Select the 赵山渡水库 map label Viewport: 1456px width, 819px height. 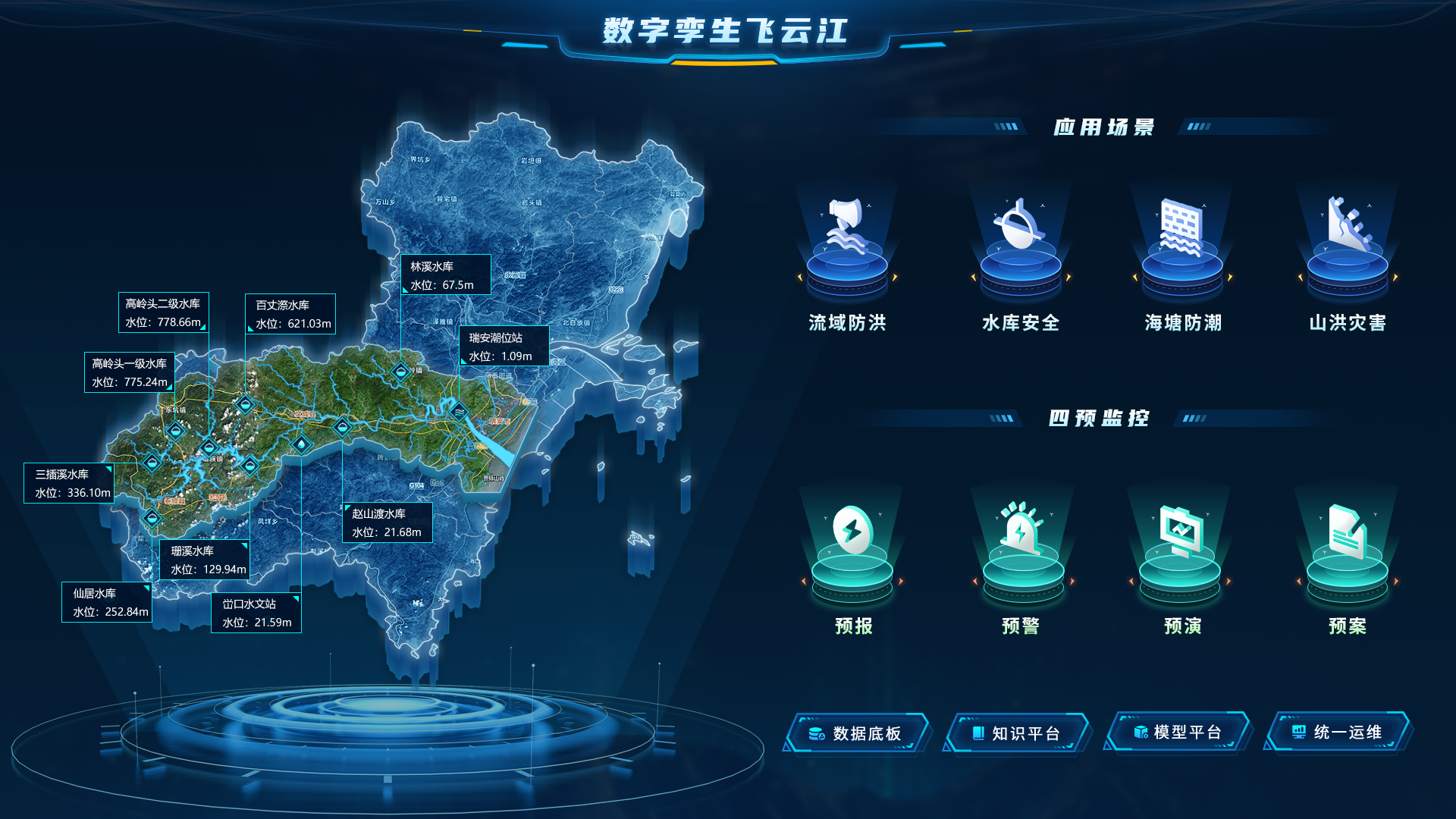click(387, 522)
